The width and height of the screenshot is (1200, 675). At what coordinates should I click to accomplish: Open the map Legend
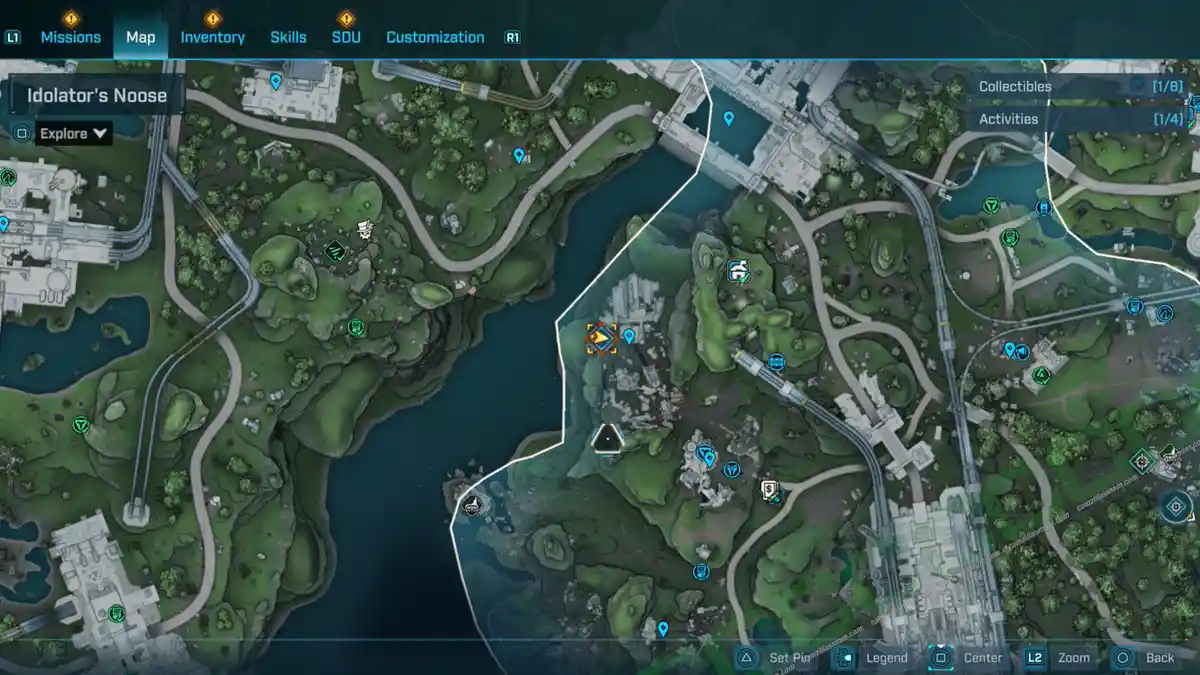875,658
